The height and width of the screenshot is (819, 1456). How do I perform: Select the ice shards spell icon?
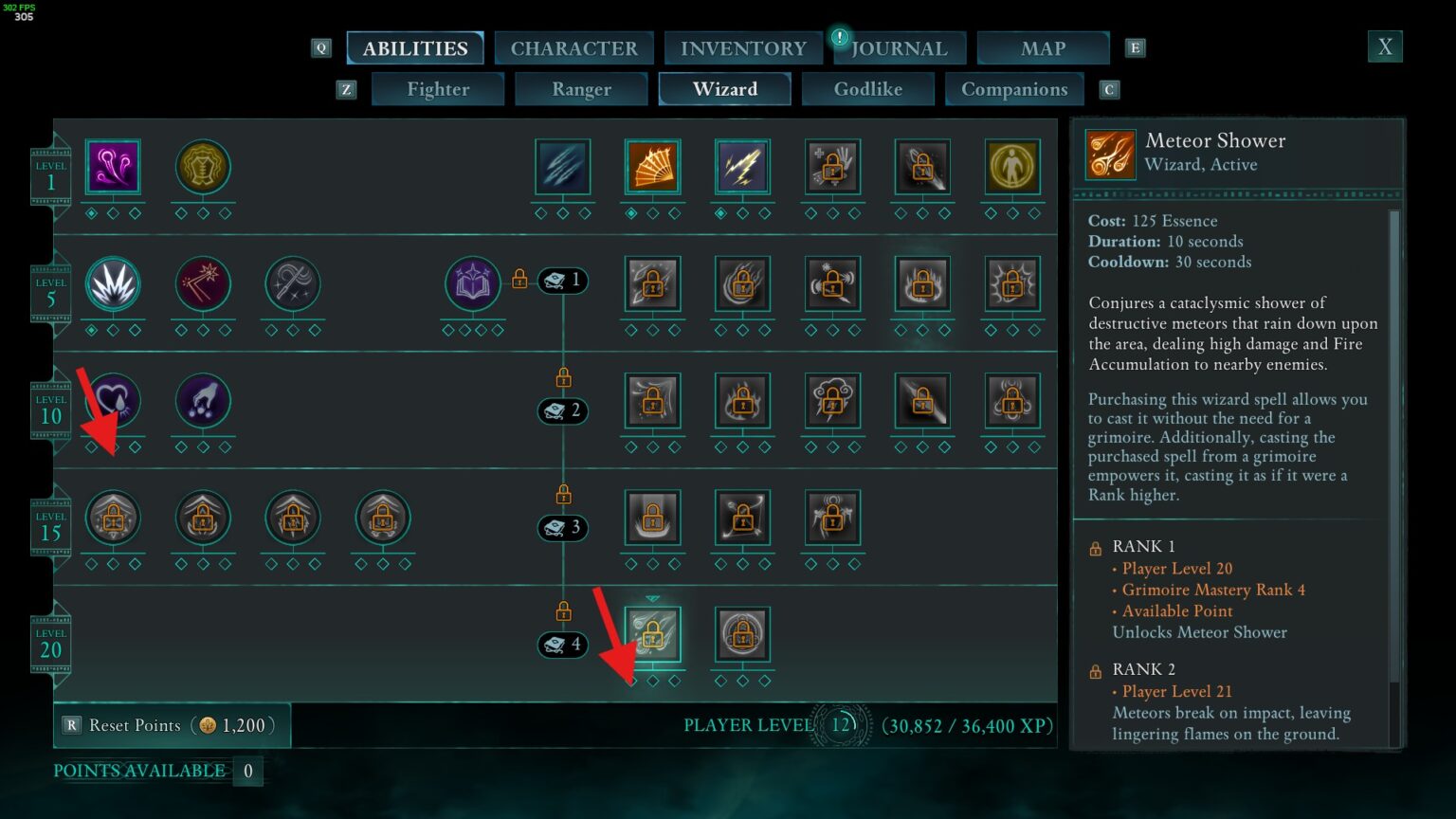(562, 166)
